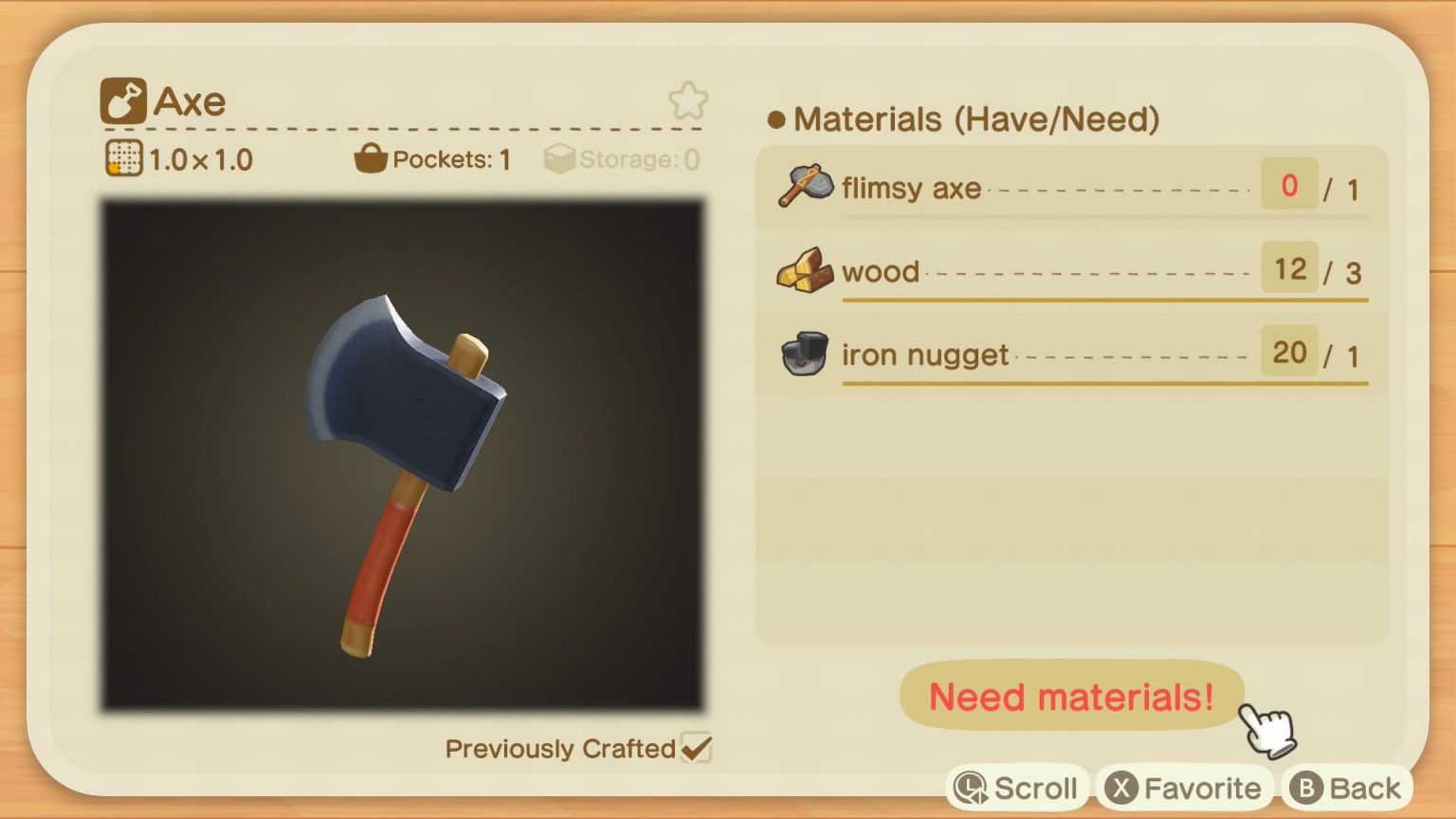Click the Materials (Have/Need) bullet marker

pyautogui.click(x=775, y=119)
